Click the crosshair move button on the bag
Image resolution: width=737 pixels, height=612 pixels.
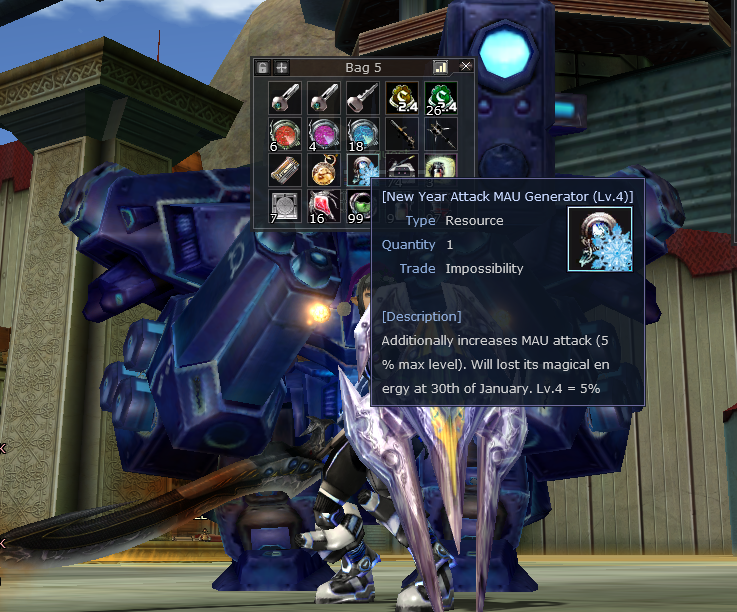[282, 67]
